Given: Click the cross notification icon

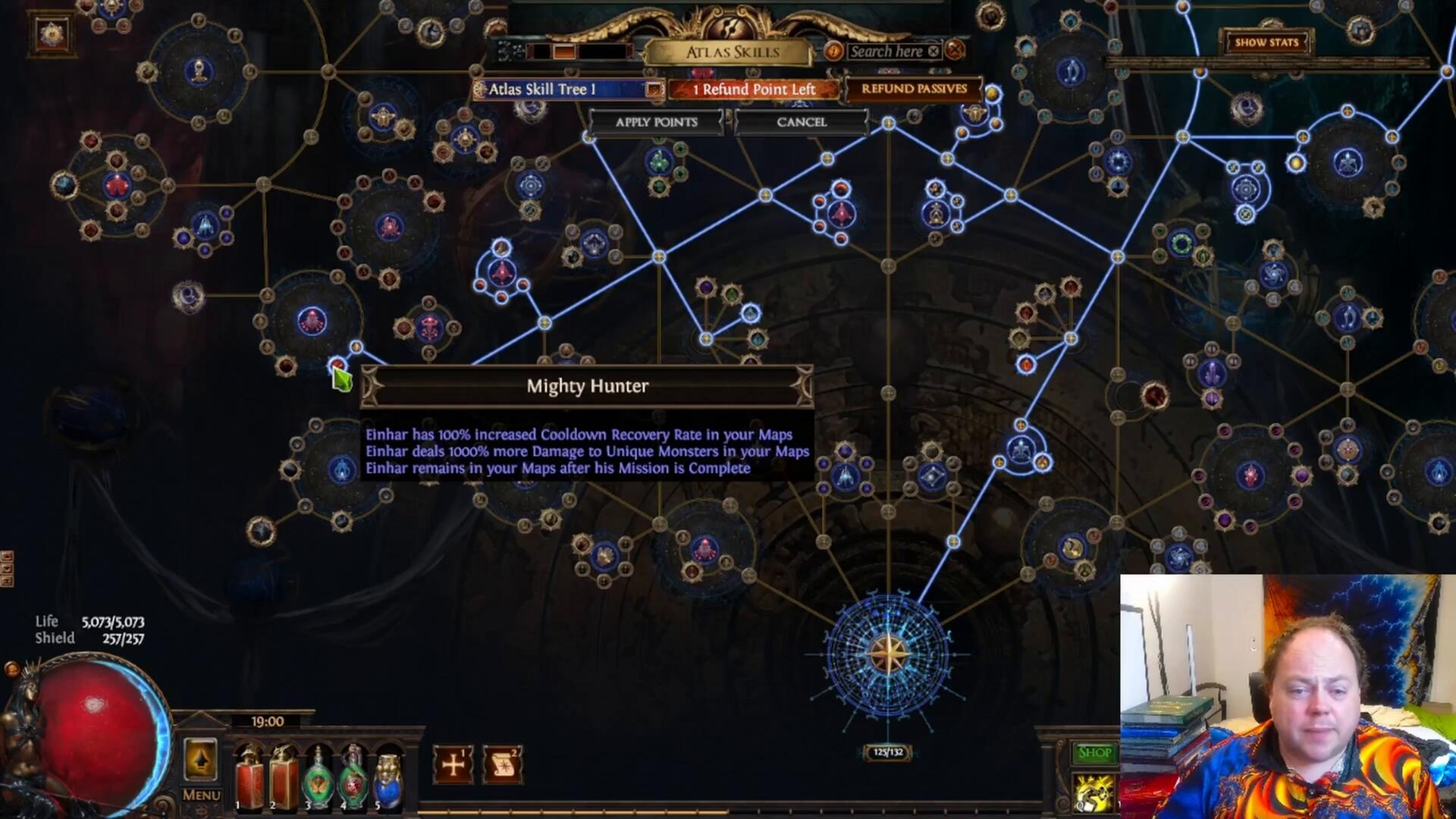Looking at the screenshot, I should [453, 764].
